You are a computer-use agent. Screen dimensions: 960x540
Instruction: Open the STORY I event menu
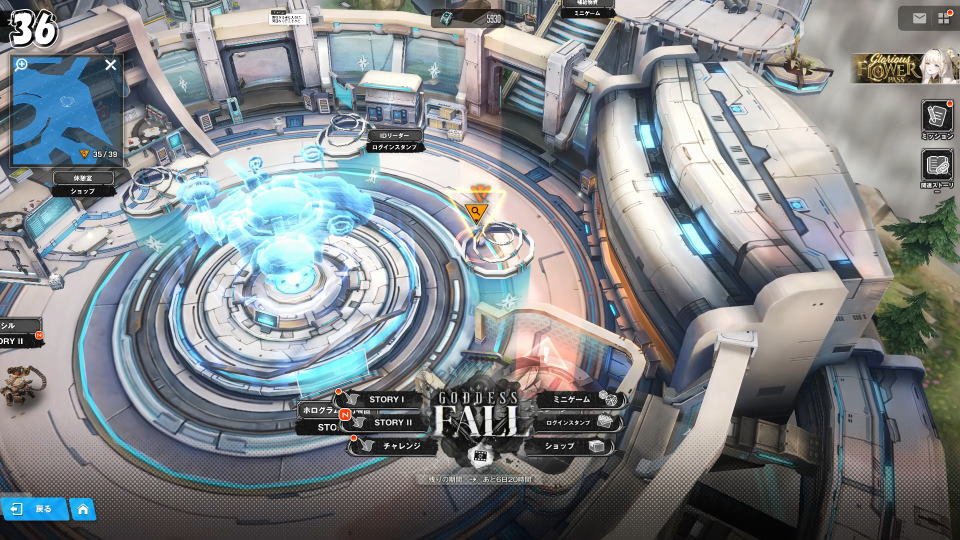385,399
